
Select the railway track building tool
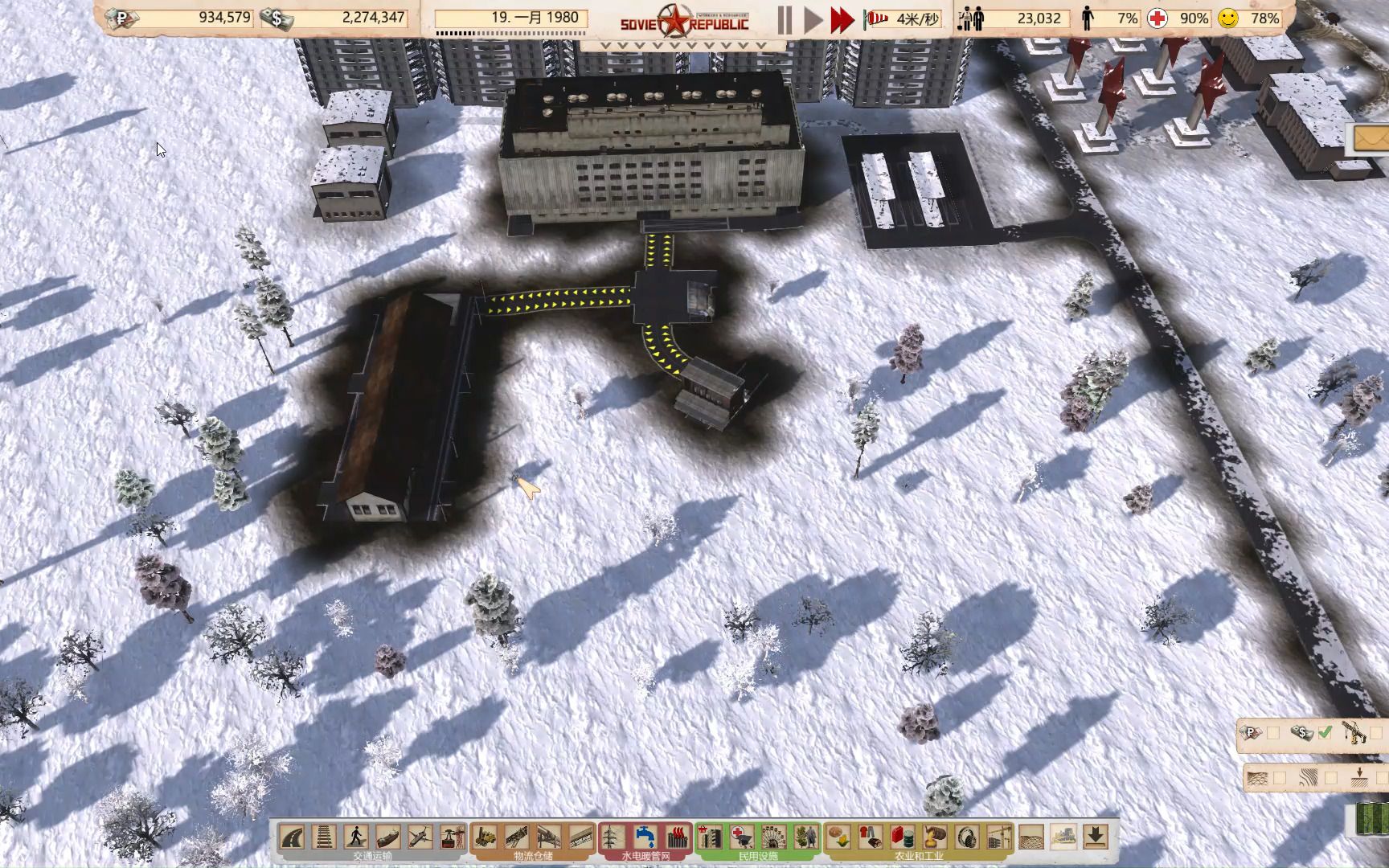(324, 837)
